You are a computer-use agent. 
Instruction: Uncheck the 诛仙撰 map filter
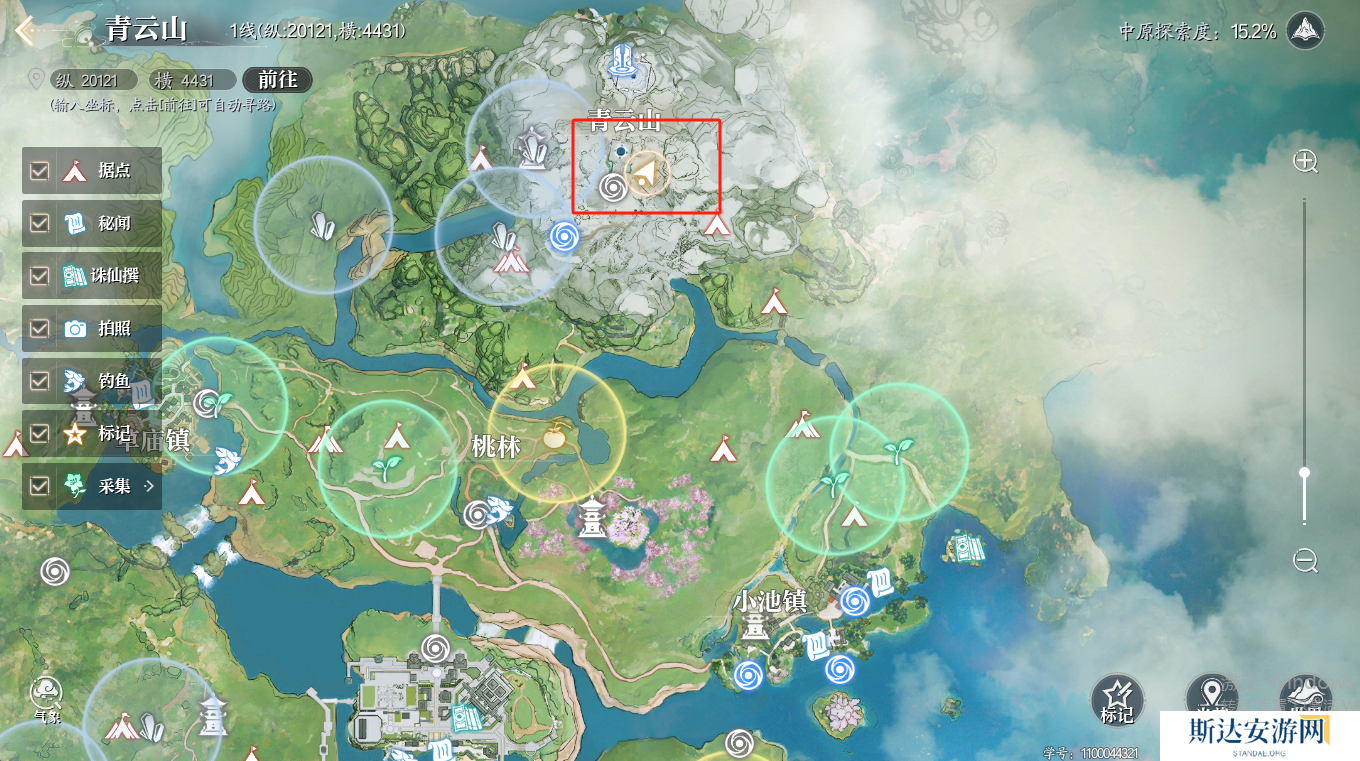point(40,276)
